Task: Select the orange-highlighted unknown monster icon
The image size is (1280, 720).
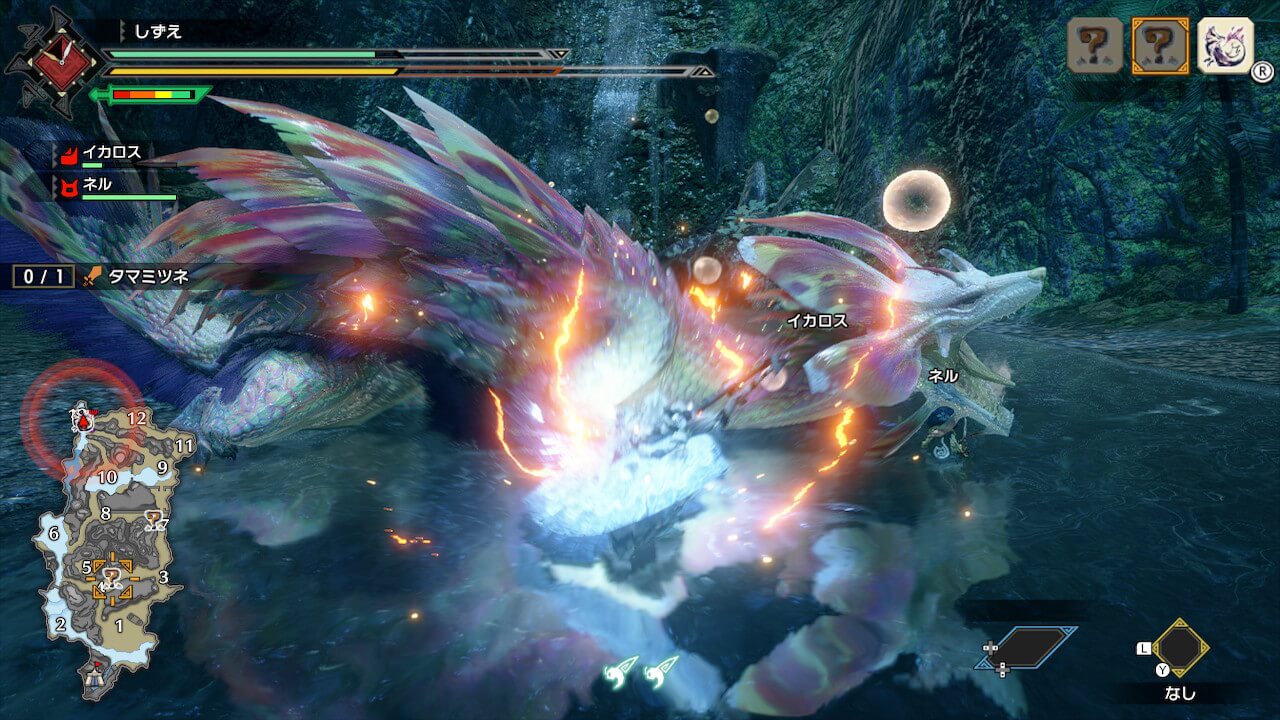Action: [1160, 45]
